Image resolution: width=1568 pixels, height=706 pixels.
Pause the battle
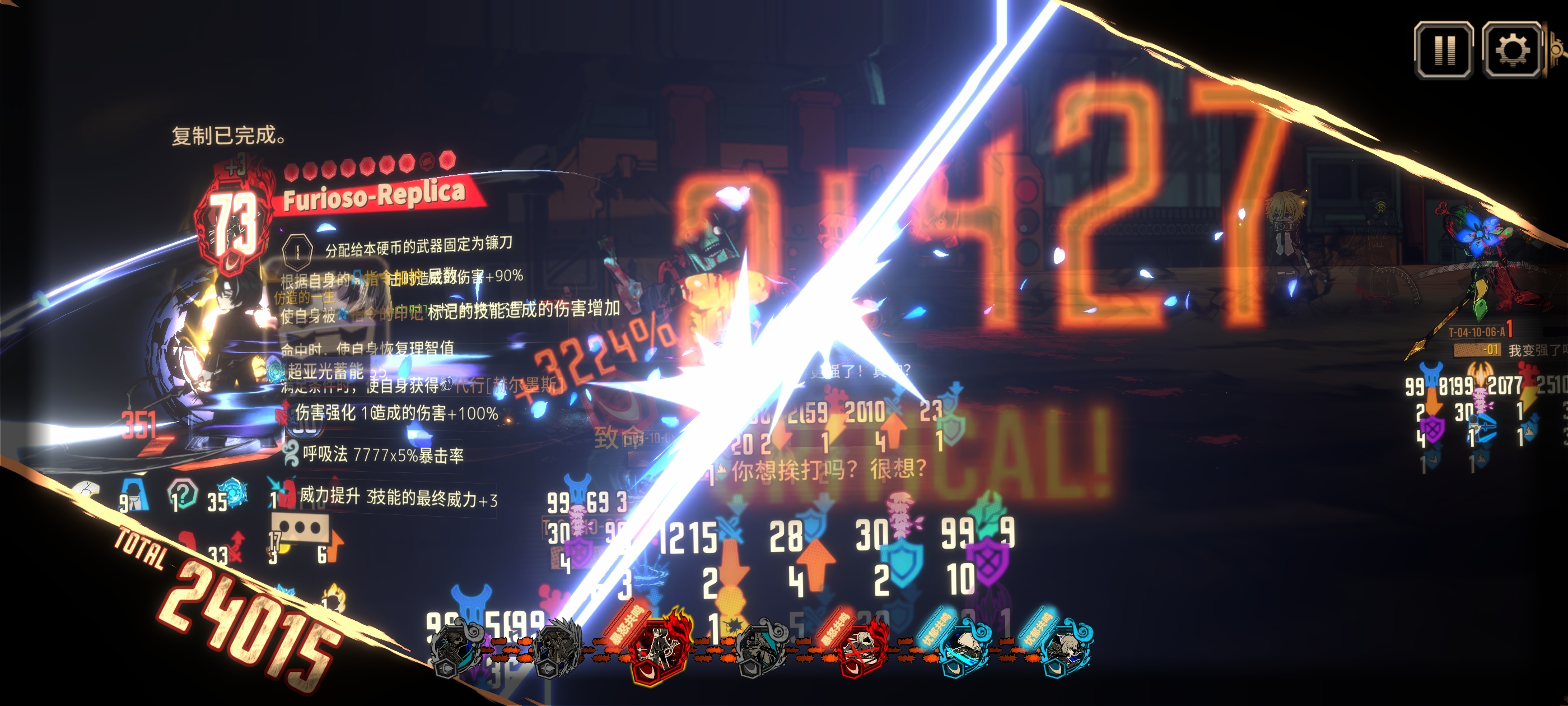pyautogui.click(x=1443, y=50)
